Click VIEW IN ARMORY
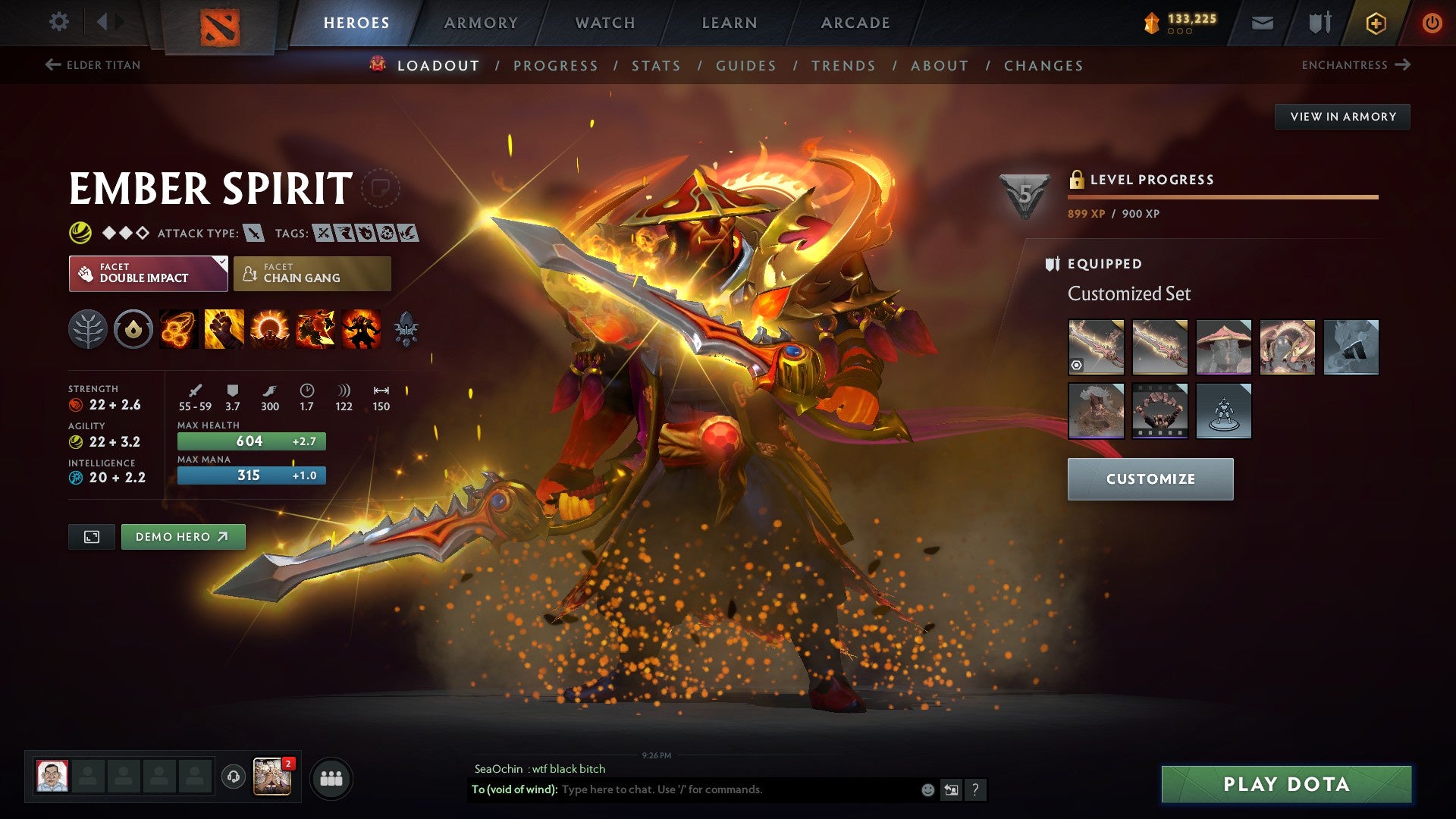This screenshot has width=1456, height=819. tap(1343, 116)
